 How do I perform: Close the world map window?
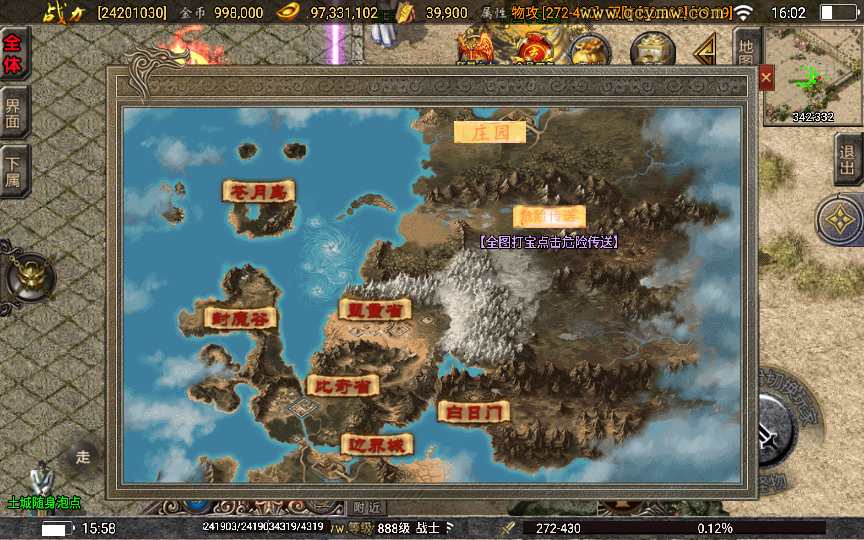[766, 77]
